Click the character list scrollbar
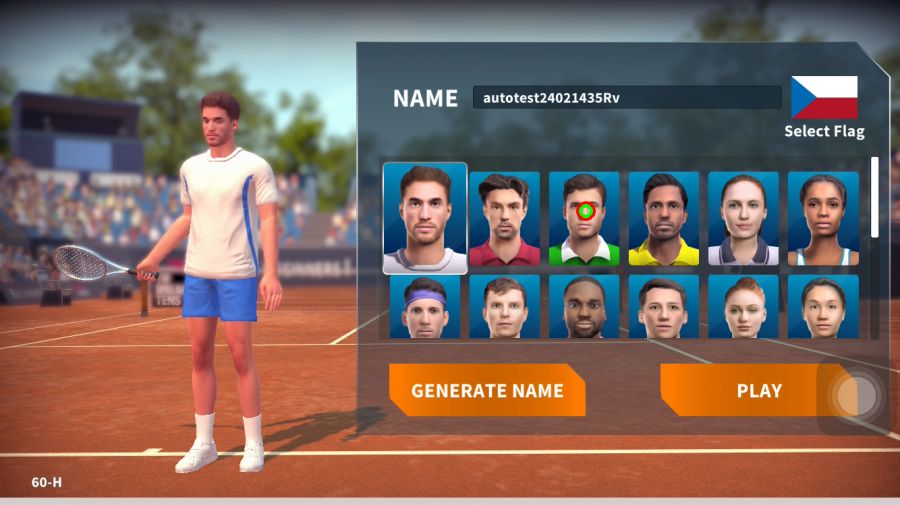Screen dimensions: 900x505 tap(876, 196)
